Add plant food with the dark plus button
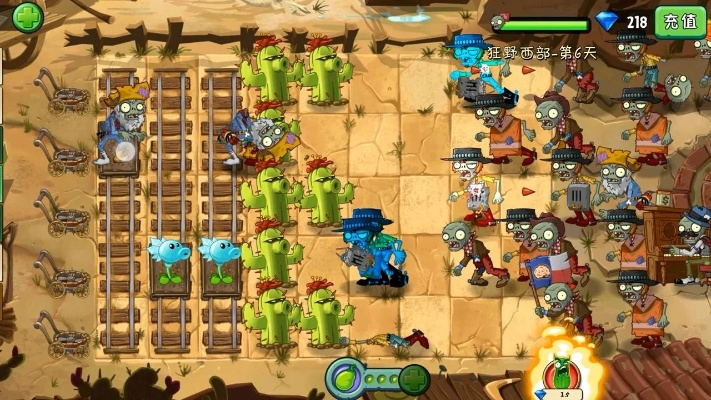The image size is (711, 400). click(x=415, y=379)
